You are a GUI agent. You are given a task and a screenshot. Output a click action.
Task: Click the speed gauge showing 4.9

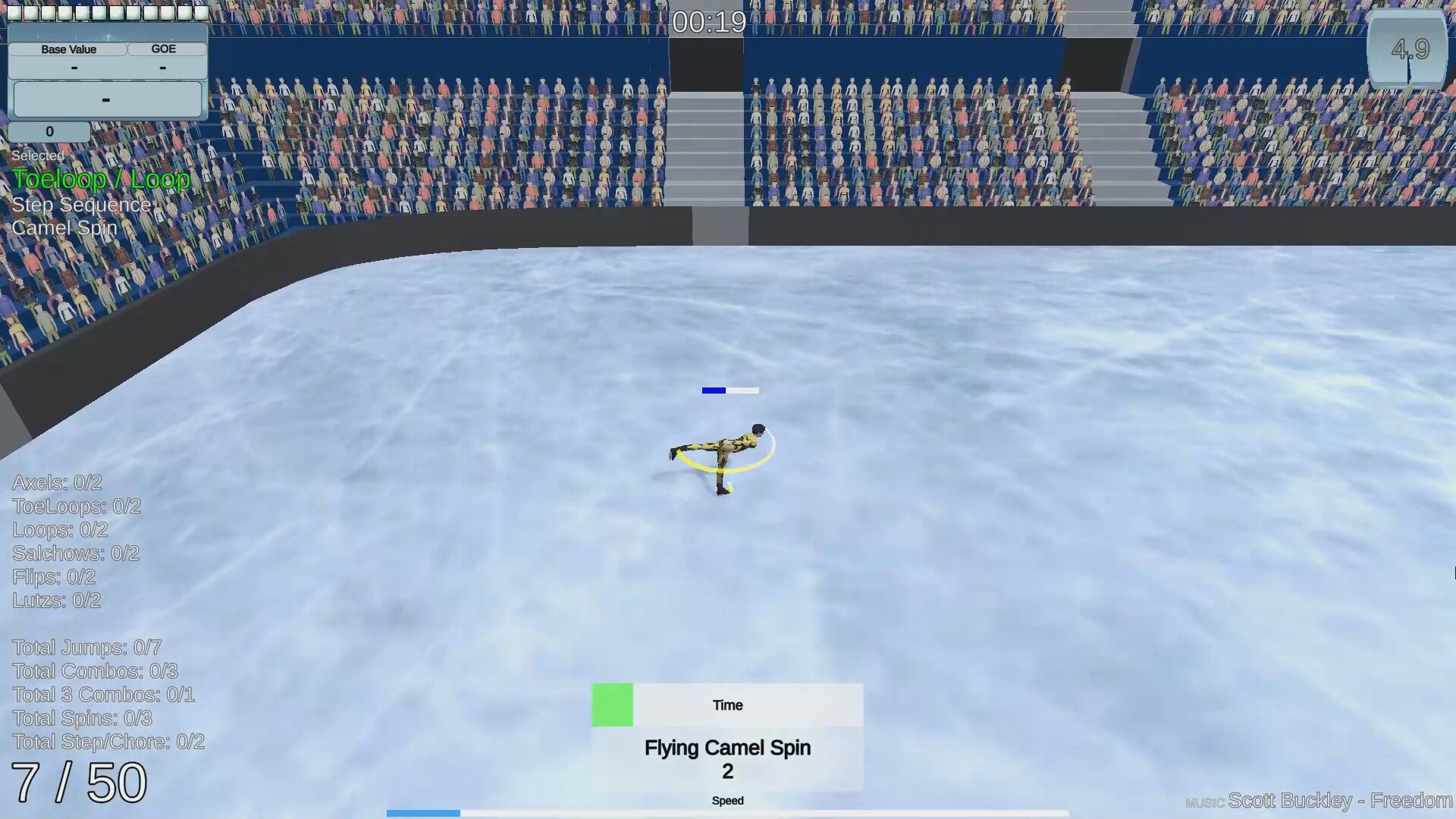1408,49
